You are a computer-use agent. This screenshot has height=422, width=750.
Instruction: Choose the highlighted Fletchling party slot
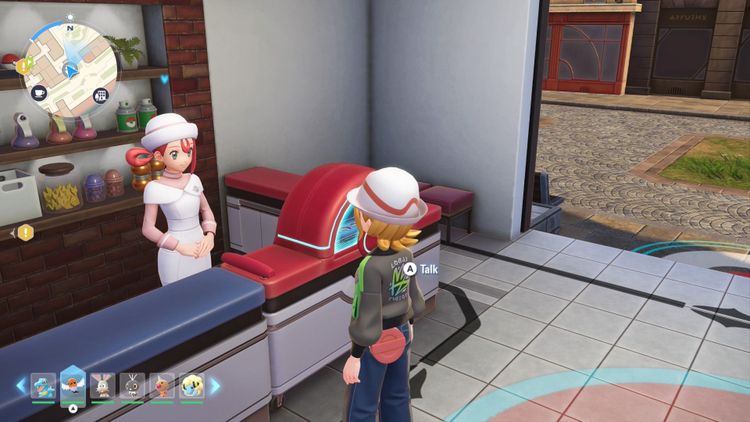[72, 383]
